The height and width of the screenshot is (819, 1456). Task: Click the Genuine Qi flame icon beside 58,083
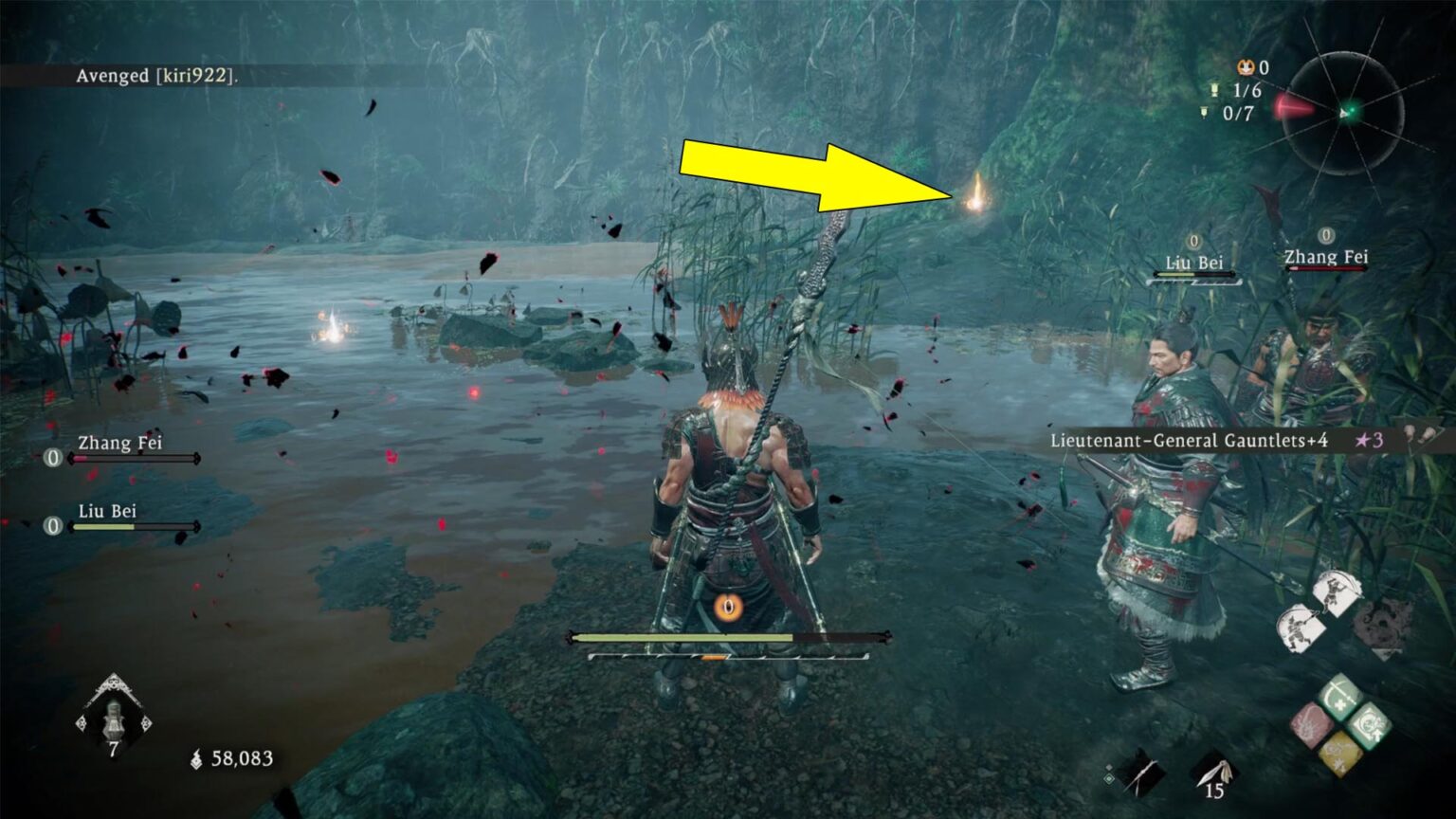[195, 758]
